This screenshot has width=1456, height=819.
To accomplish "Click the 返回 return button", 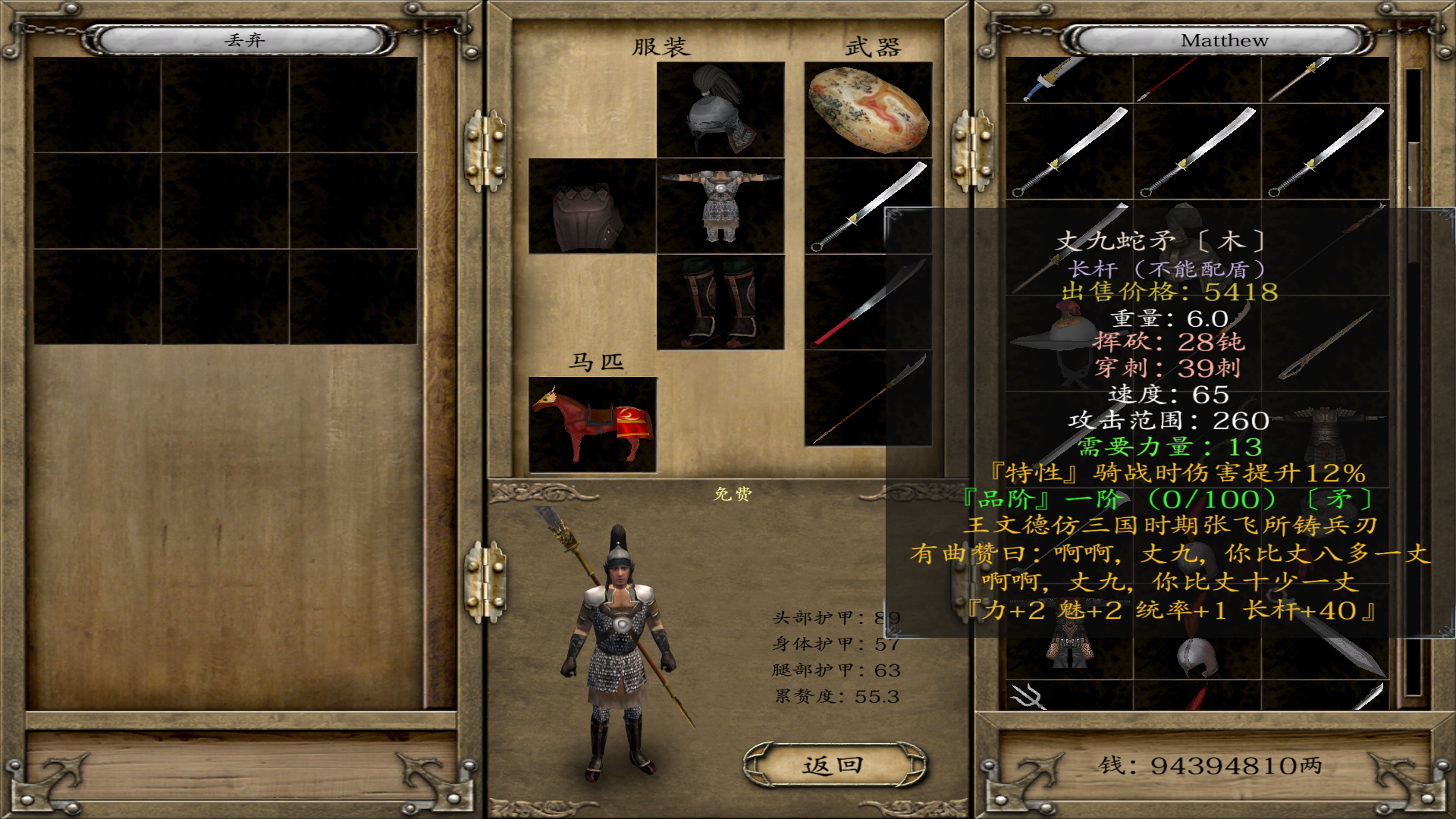I will 833,765.
